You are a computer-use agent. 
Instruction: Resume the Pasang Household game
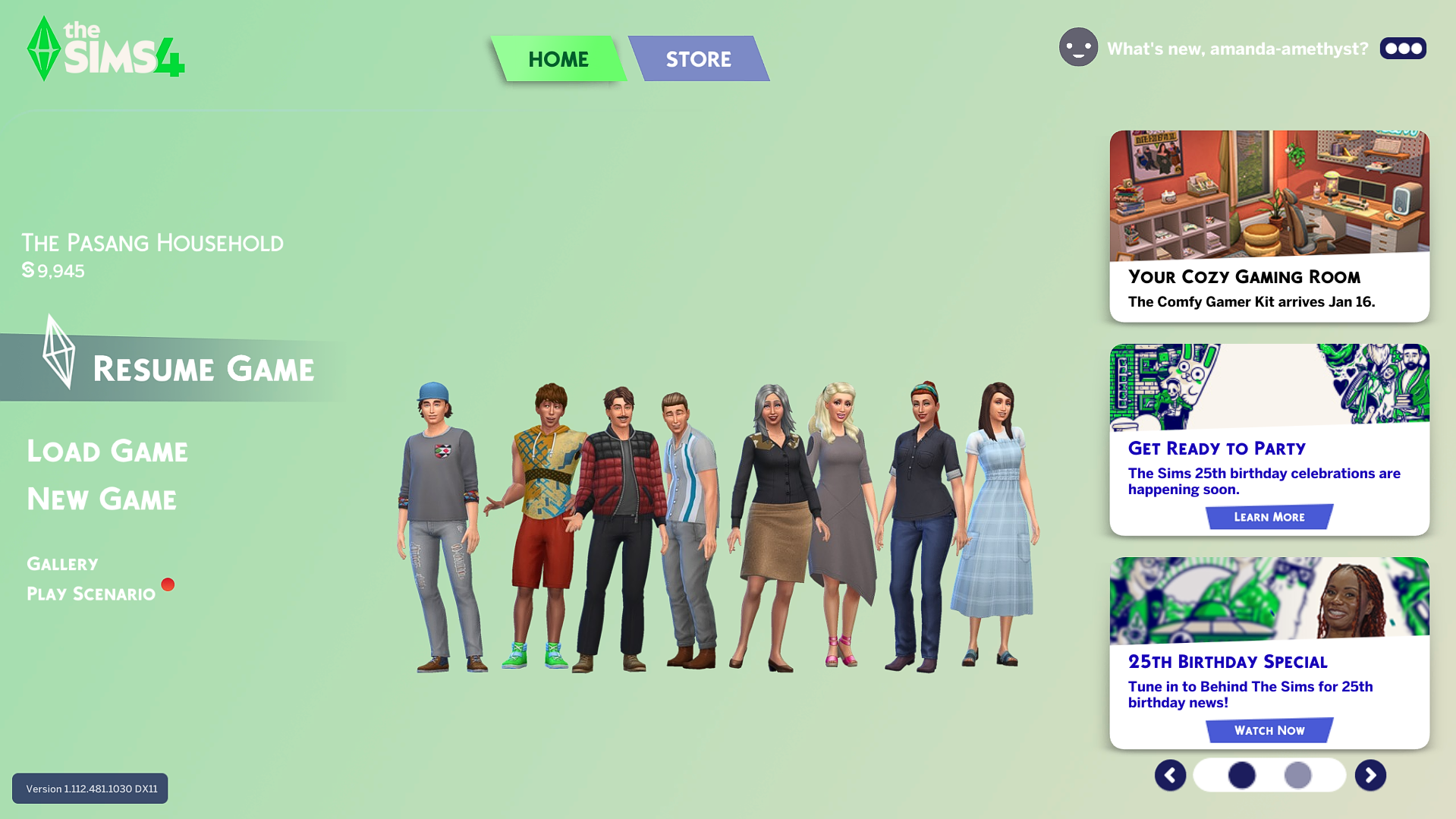click(x=203, y=369)
